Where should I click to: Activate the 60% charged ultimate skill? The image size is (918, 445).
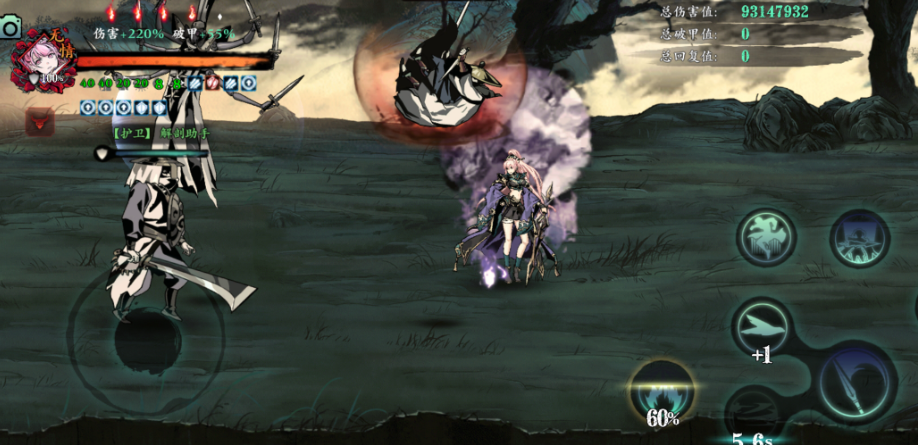pyautogui.click(x=662, y=390)
